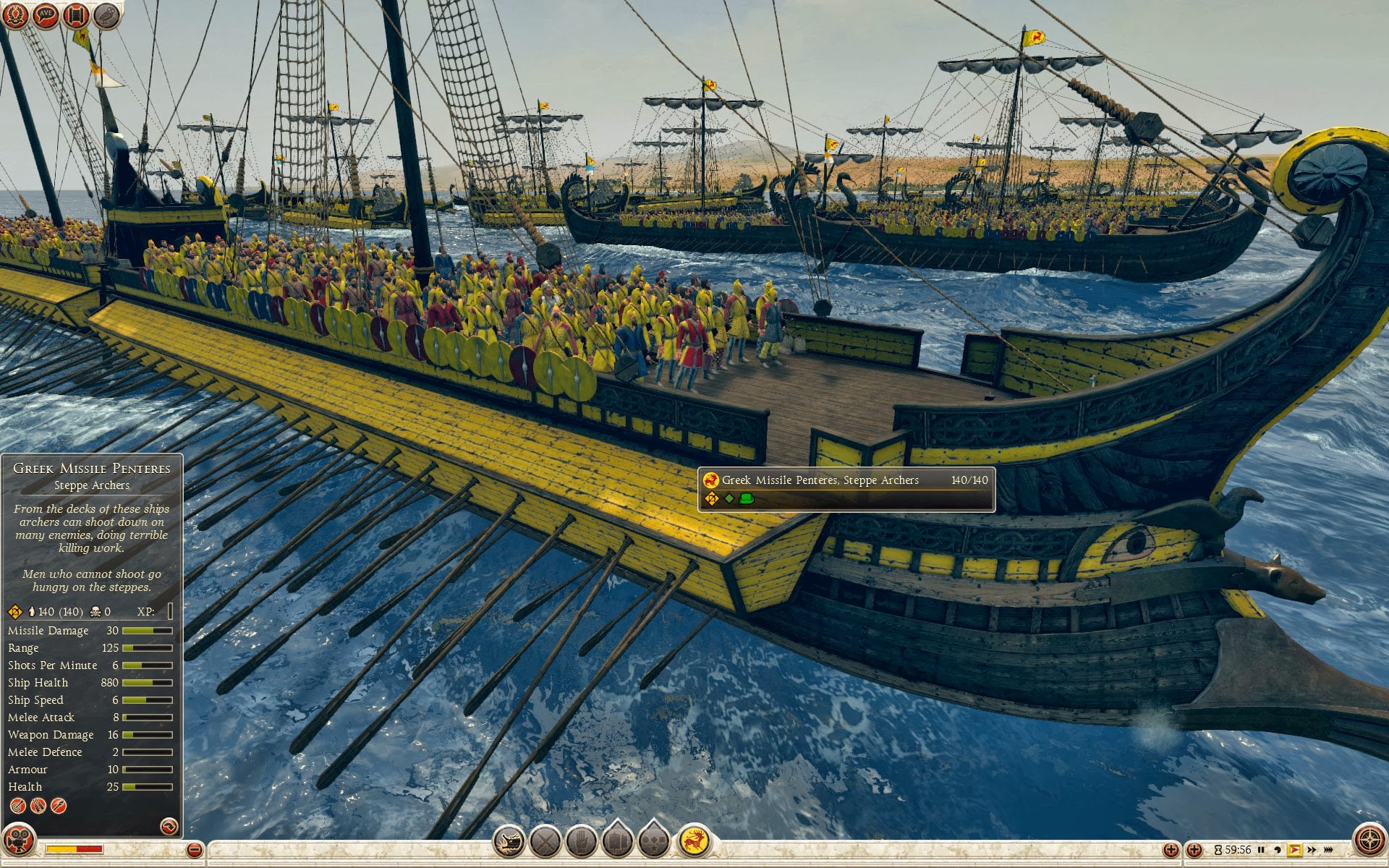Open the laurel wreath menu button
This screenshot has width=1389, height=868.
15,15
